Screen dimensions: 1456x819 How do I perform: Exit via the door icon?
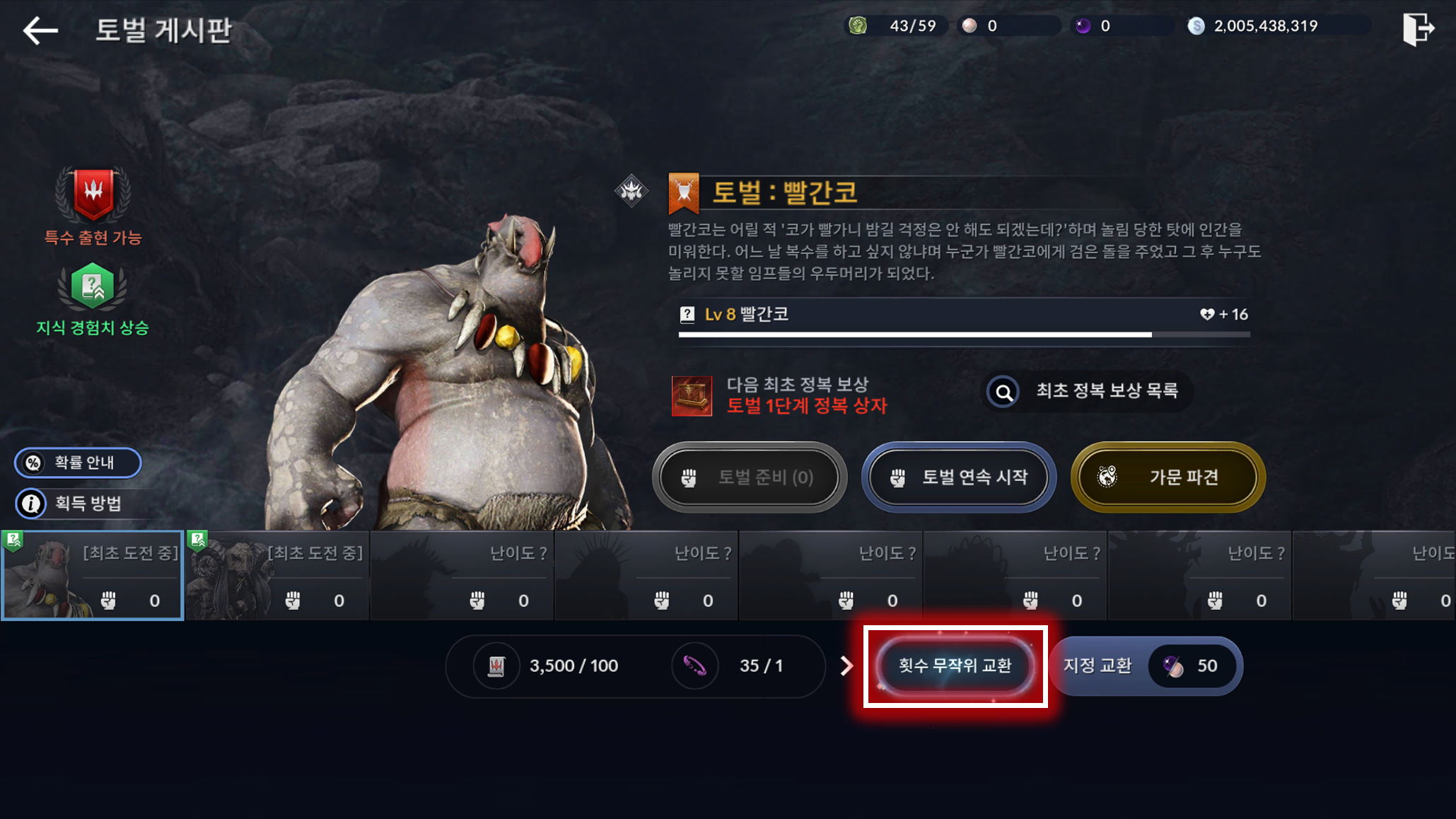click(x=1418, y=29)
